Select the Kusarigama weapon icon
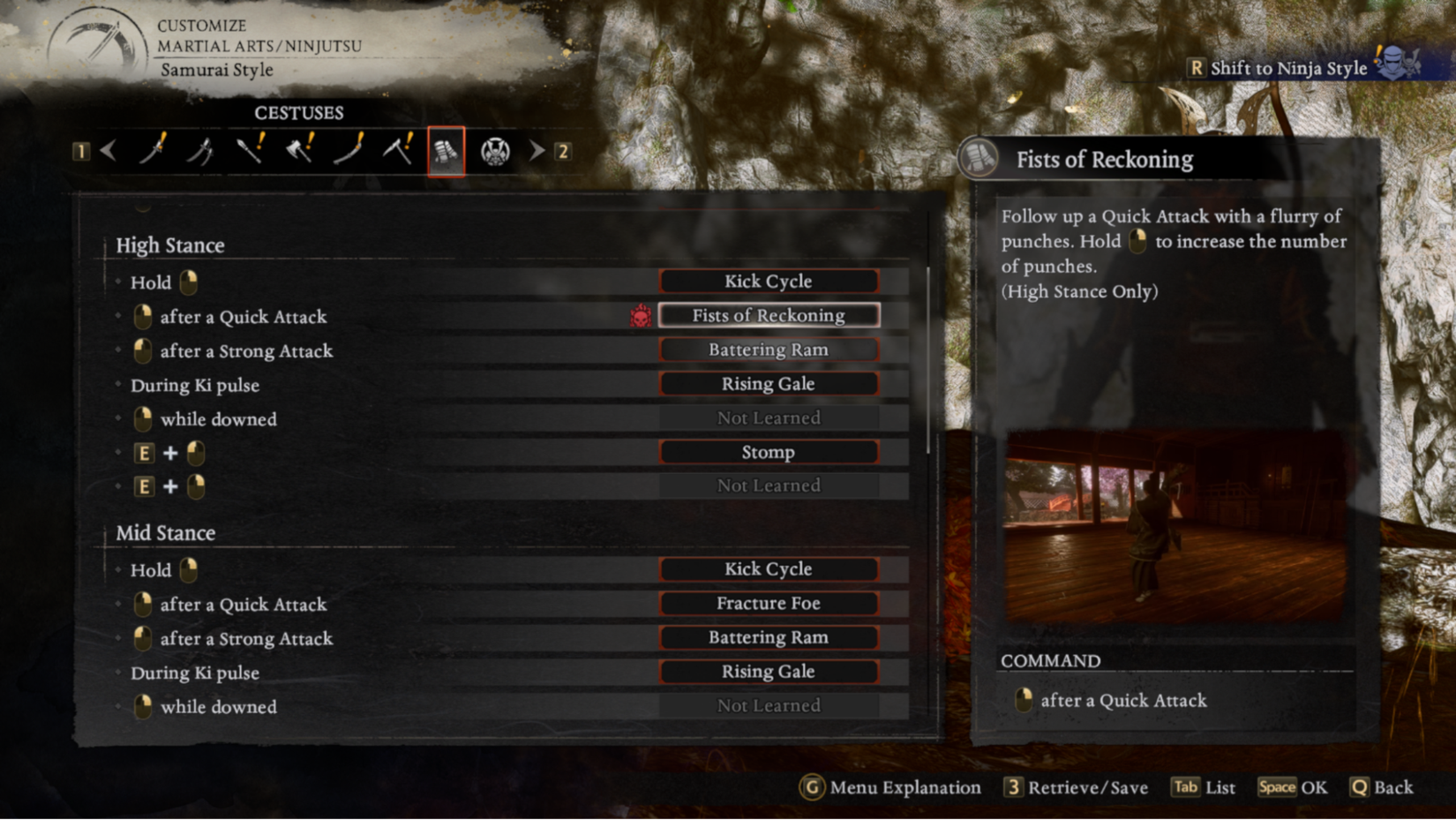This screenshot has width=1456, height=820. [x=399, y=150]
